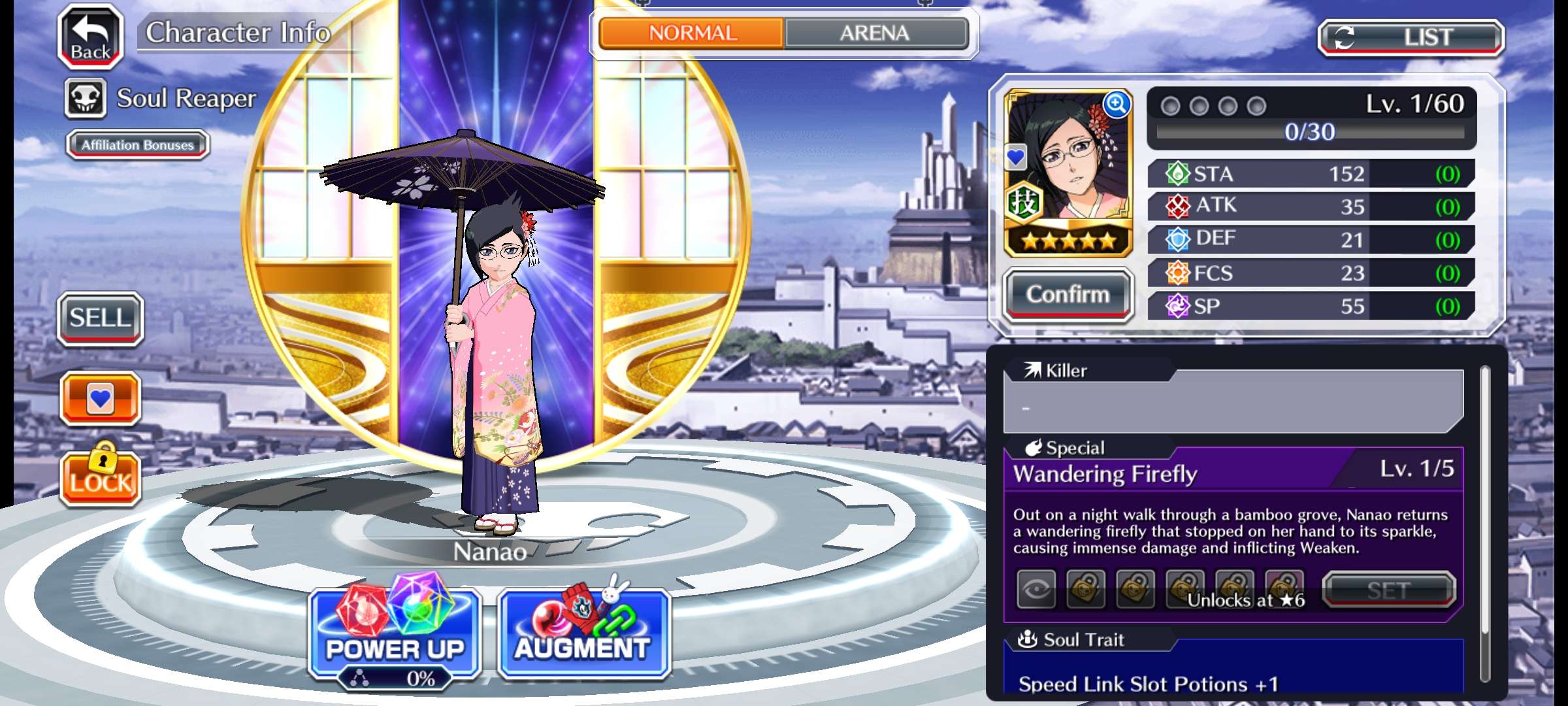Zoom in on Nanao's portrait with magnifier
Image resolution: width=1568 pixels, height=706 pixels.
click(x=1117, y=105)
